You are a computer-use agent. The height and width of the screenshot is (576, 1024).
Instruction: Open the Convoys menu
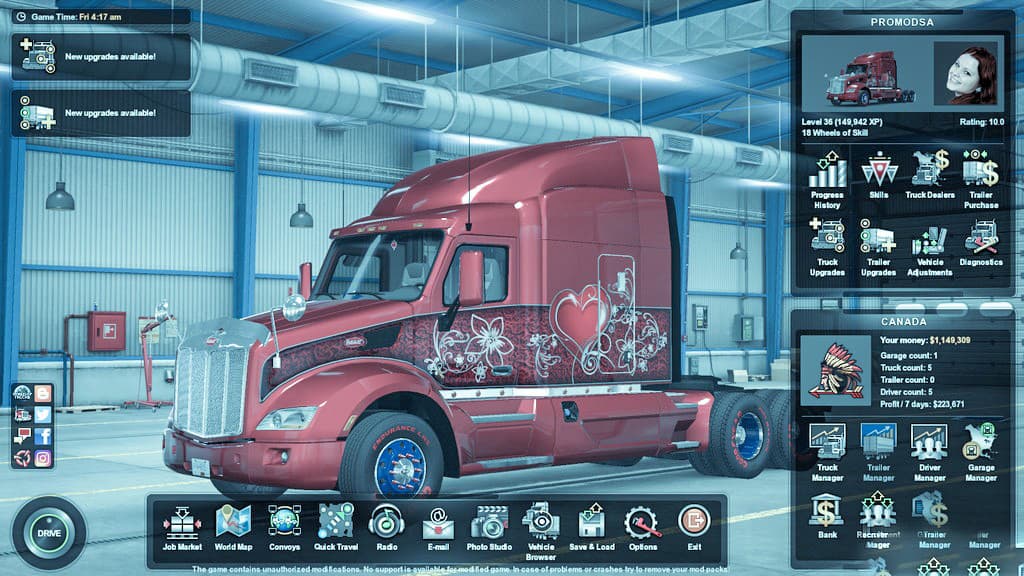click(x=284, y=527)
